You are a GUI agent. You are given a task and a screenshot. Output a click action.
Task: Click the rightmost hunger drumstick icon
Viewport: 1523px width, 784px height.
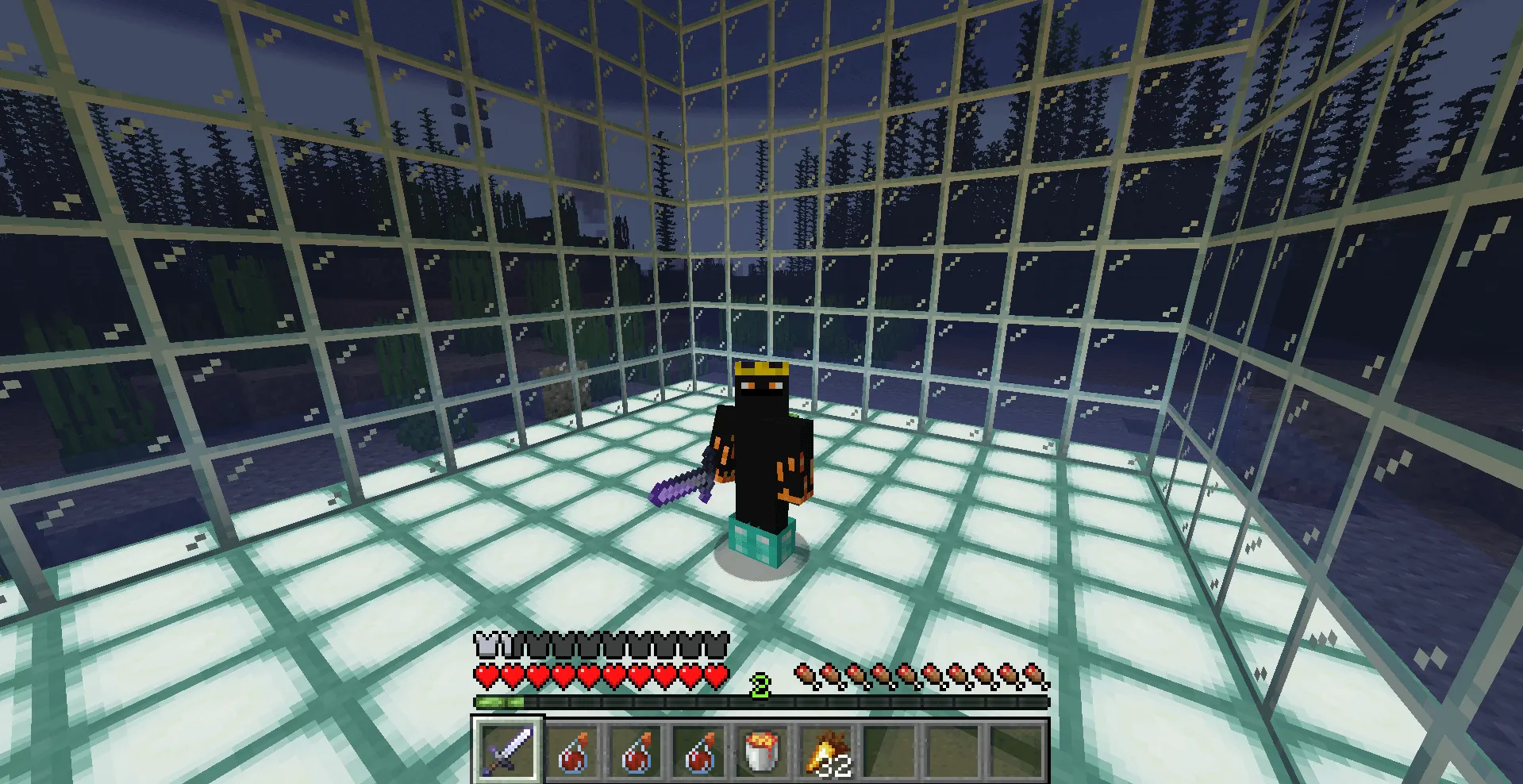pos(1033,676)
